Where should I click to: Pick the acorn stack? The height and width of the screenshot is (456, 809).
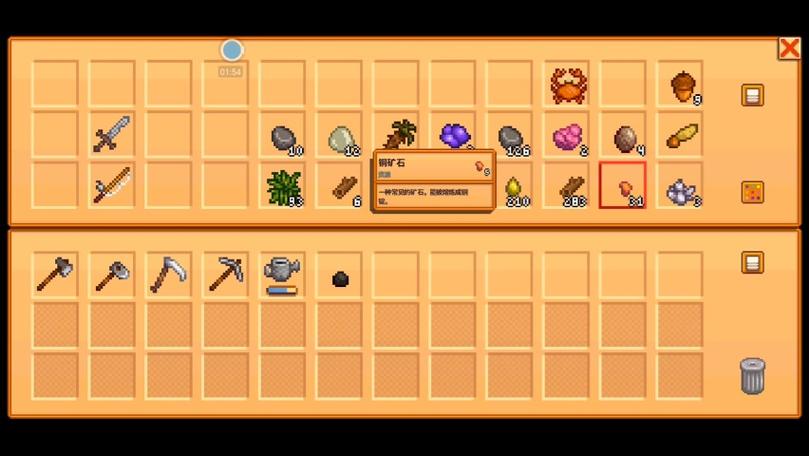[x=682, y=87]
